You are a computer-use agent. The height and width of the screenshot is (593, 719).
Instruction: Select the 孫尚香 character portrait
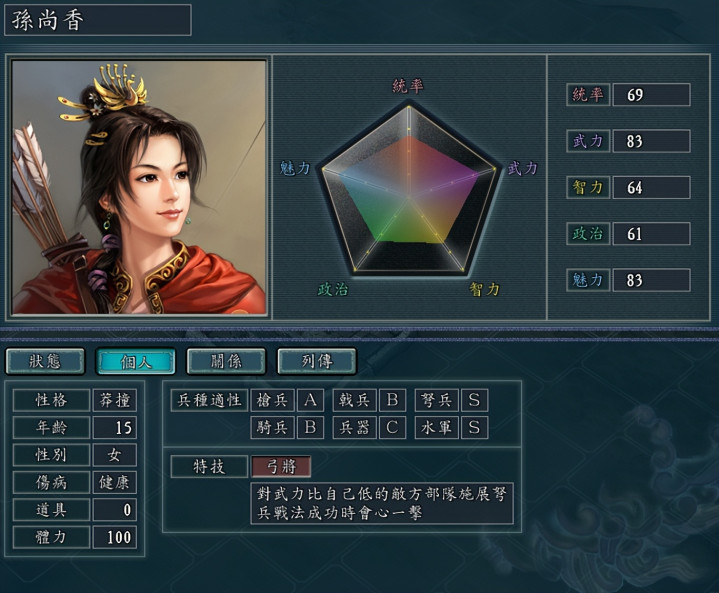pos(140,187)
